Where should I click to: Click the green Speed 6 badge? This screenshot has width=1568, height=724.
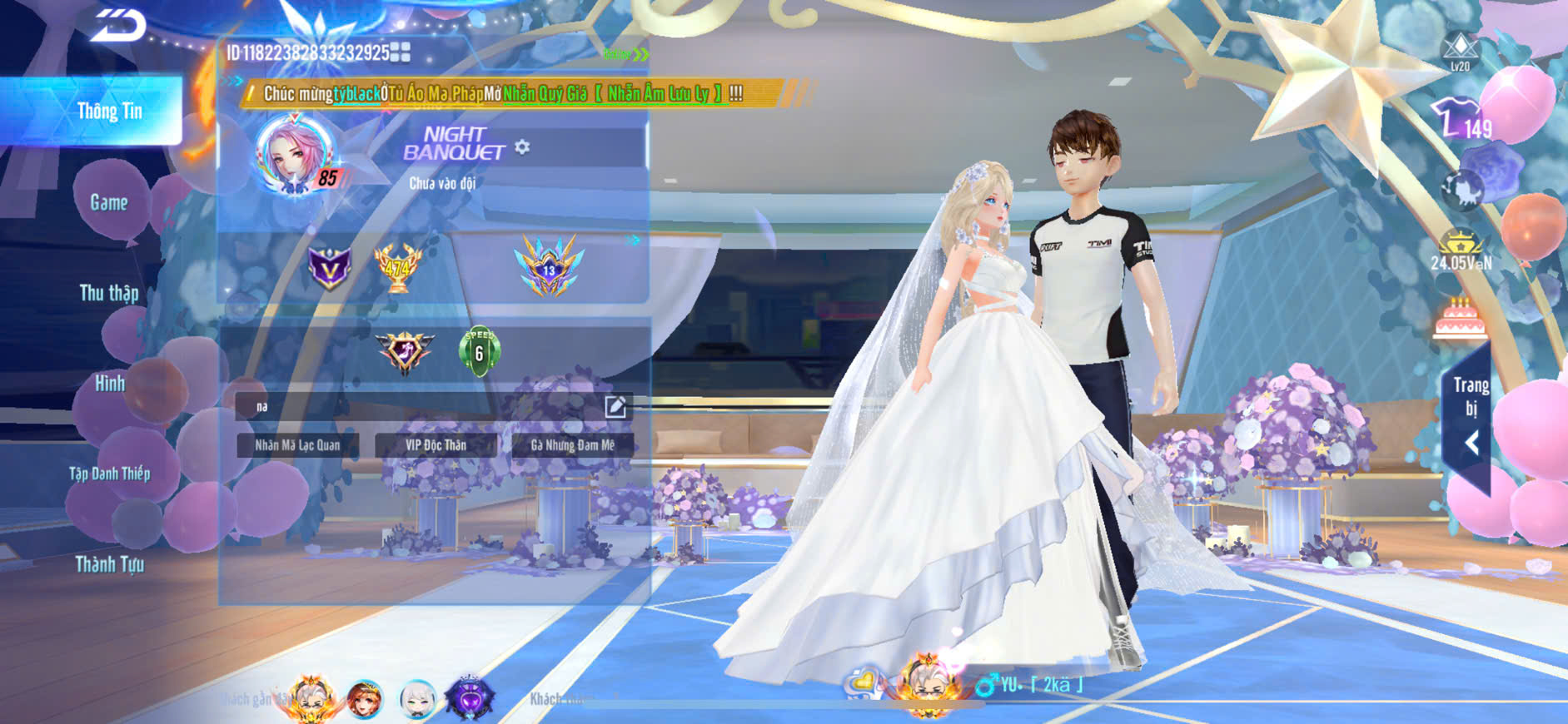[479, 351]
